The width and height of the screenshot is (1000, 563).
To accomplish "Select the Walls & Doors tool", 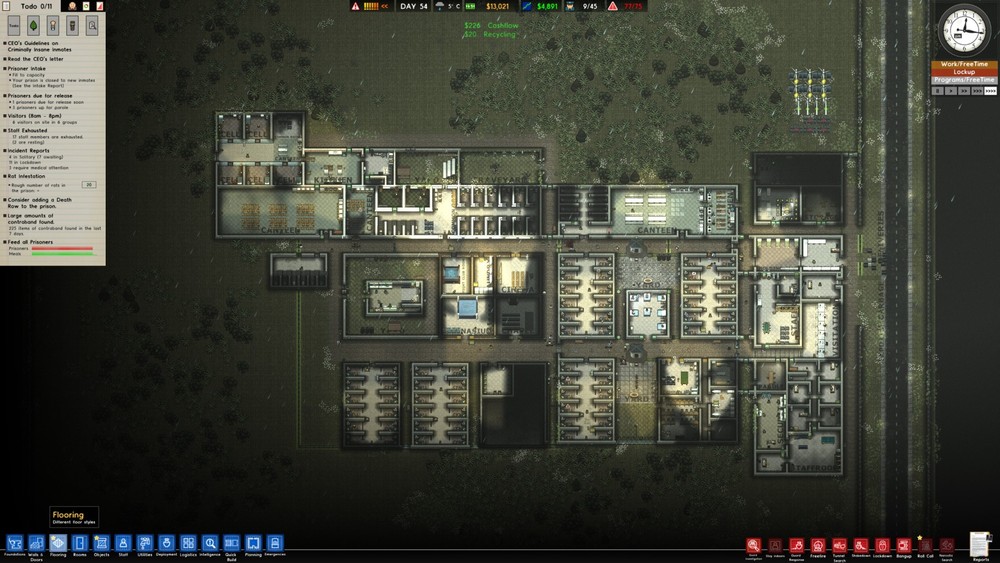I will click(36, 543).
